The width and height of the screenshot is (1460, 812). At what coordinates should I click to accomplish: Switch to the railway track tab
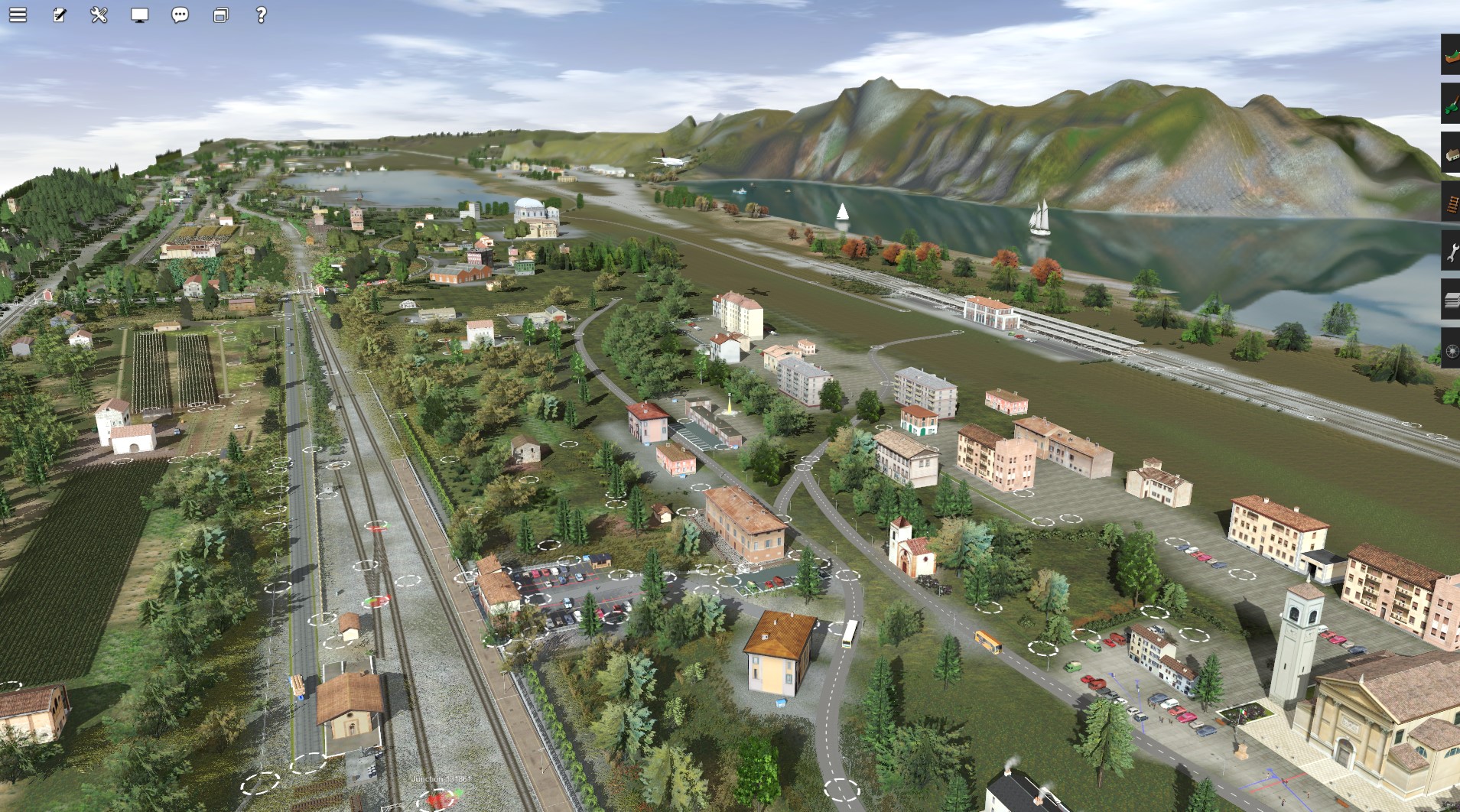point(1451,203)
